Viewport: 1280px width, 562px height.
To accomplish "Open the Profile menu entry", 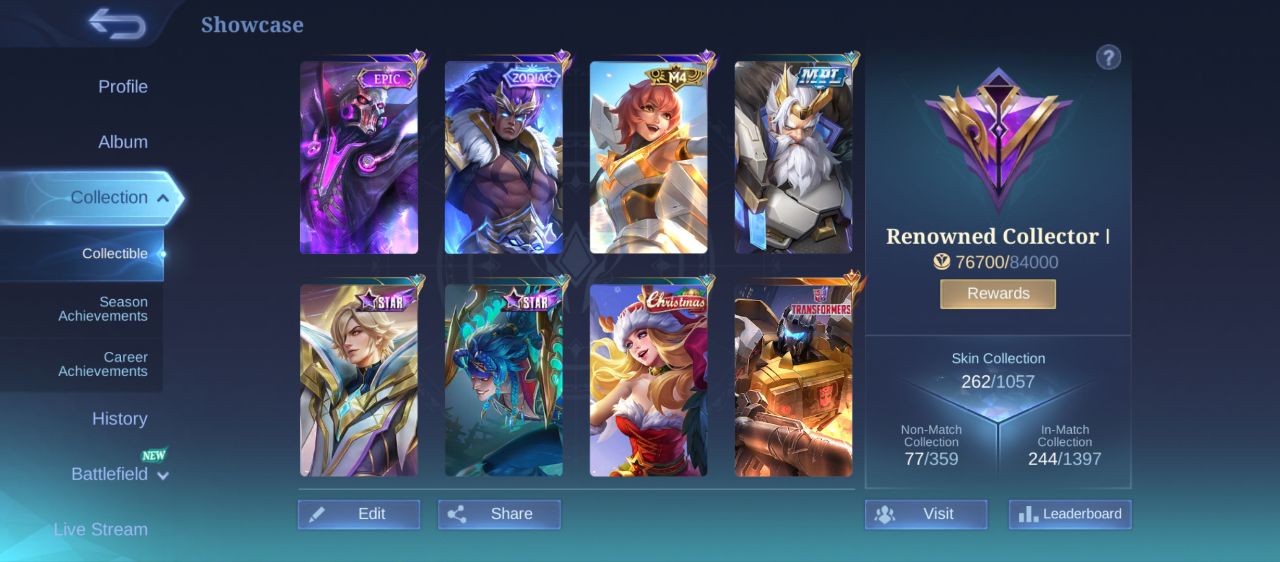I will coord(122,87).
